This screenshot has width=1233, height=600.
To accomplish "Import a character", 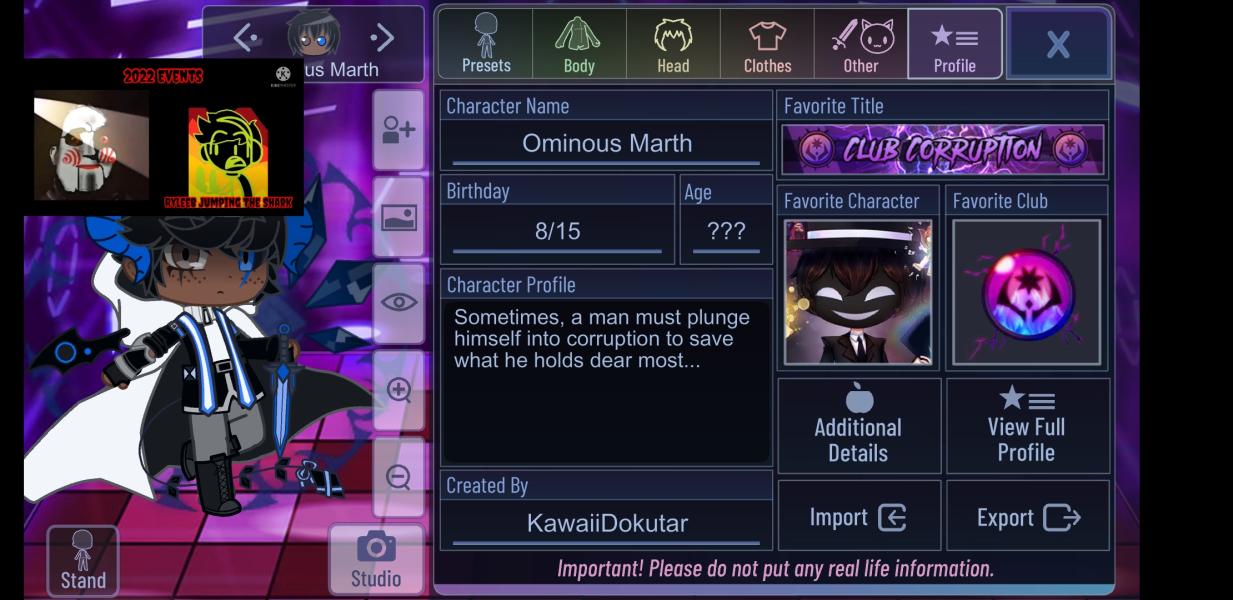I will tap(858, 517).
